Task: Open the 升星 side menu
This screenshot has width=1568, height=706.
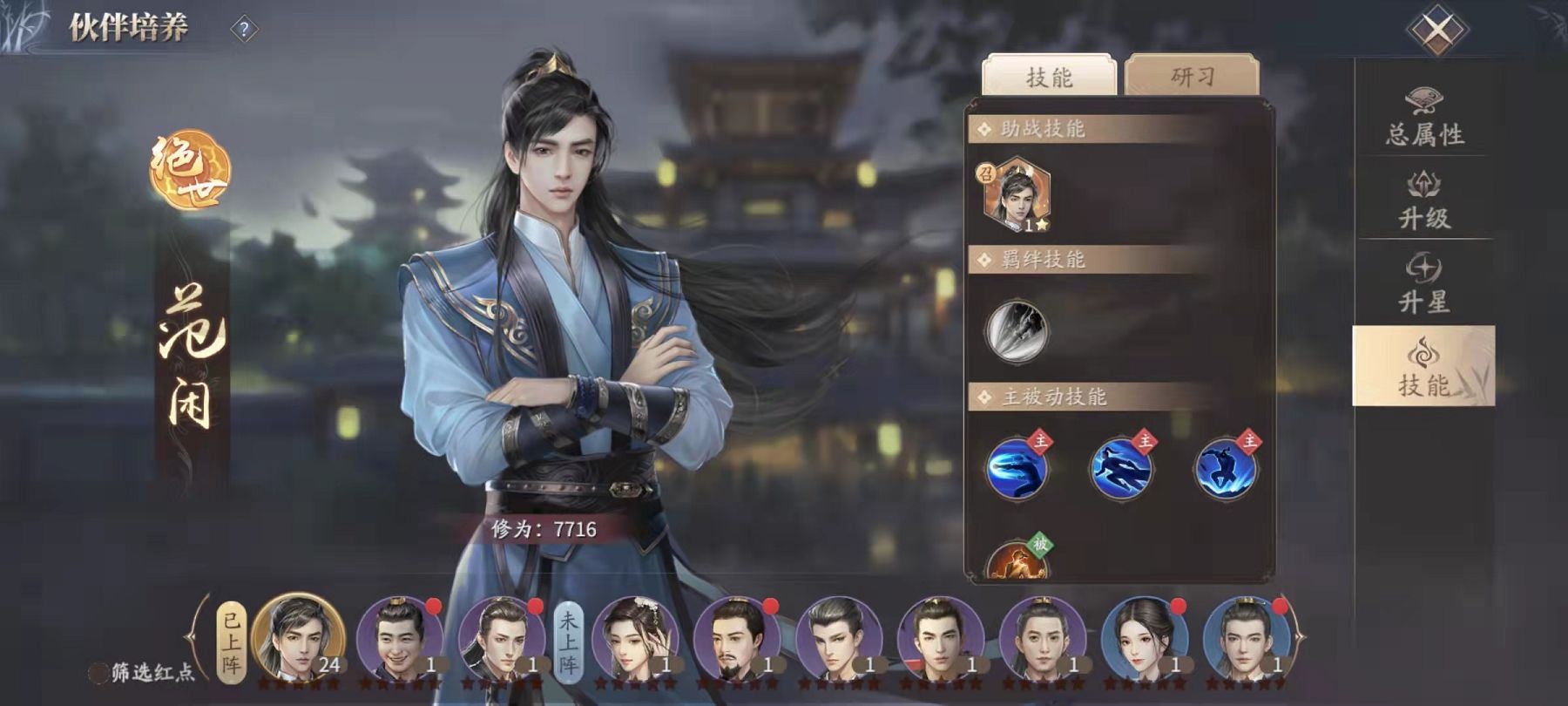Action: (1424, 283)
